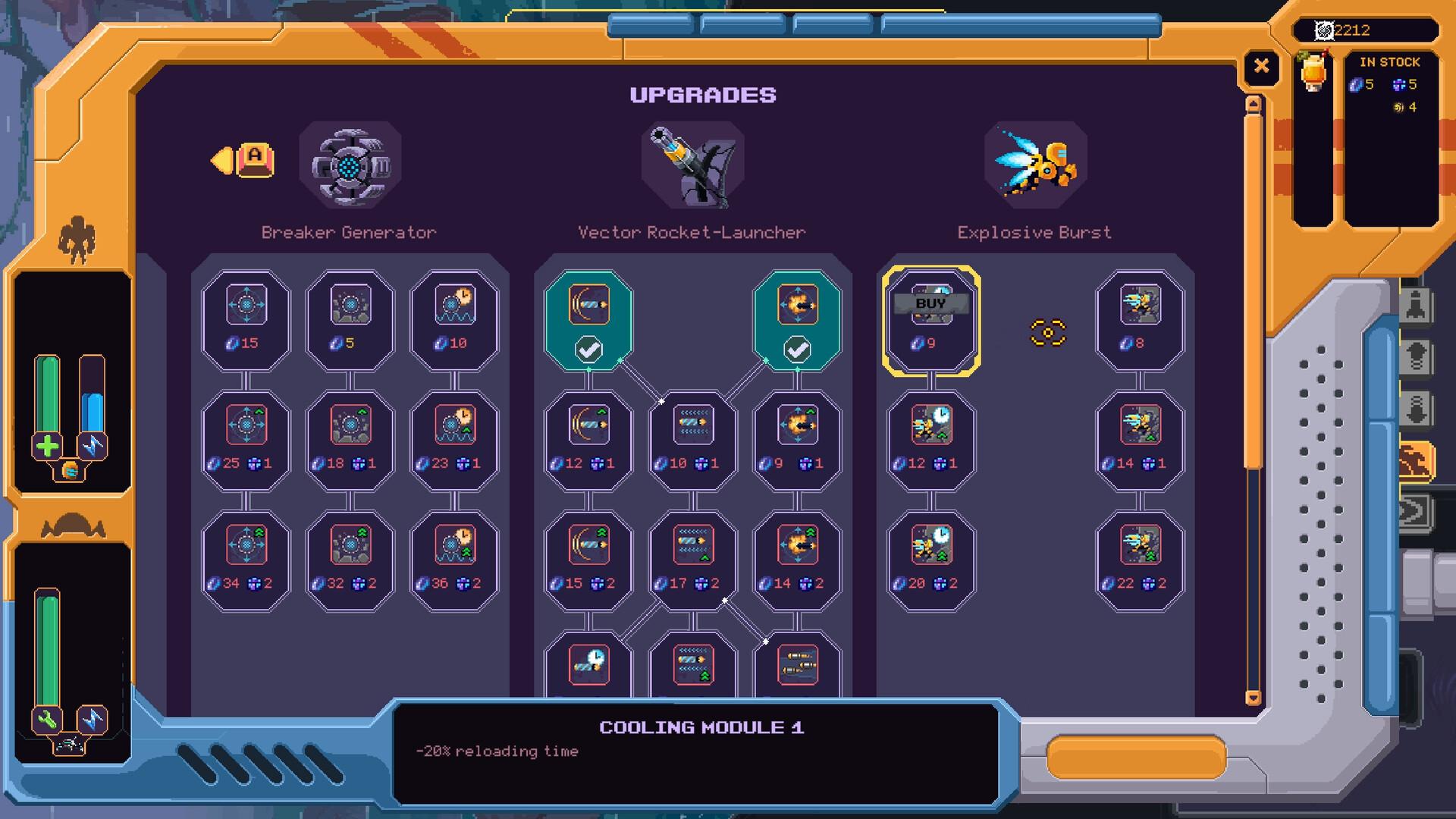
Task: Click the right checkmark on purchased rocket upgrade
Action: [x=795, y=350]
